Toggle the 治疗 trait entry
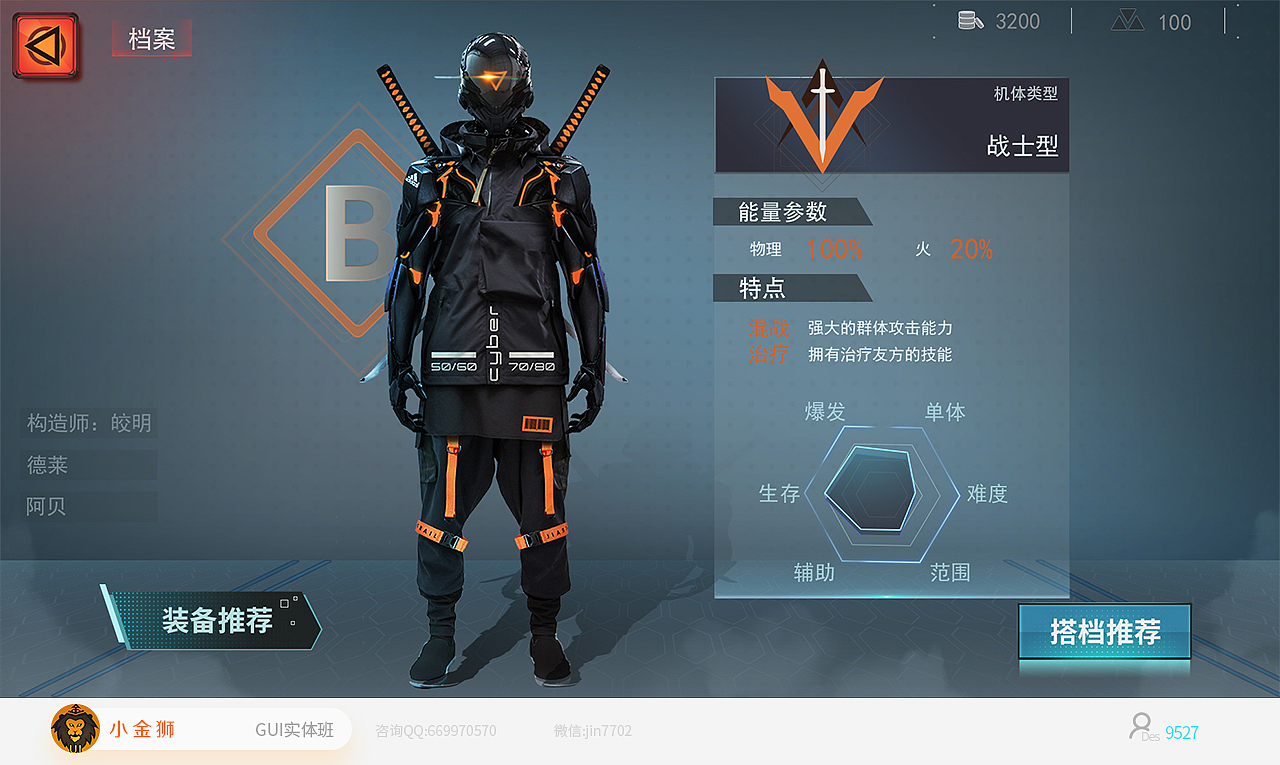 tap(769, 355)
